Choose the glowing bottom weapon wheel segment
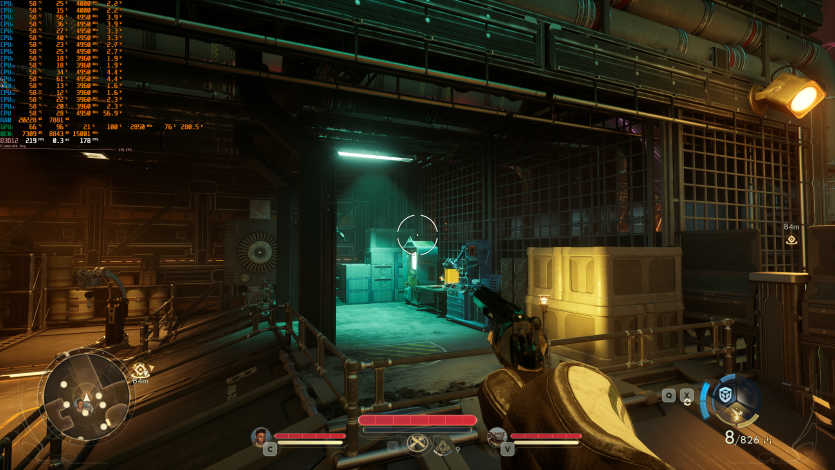 tap(739, 416)
